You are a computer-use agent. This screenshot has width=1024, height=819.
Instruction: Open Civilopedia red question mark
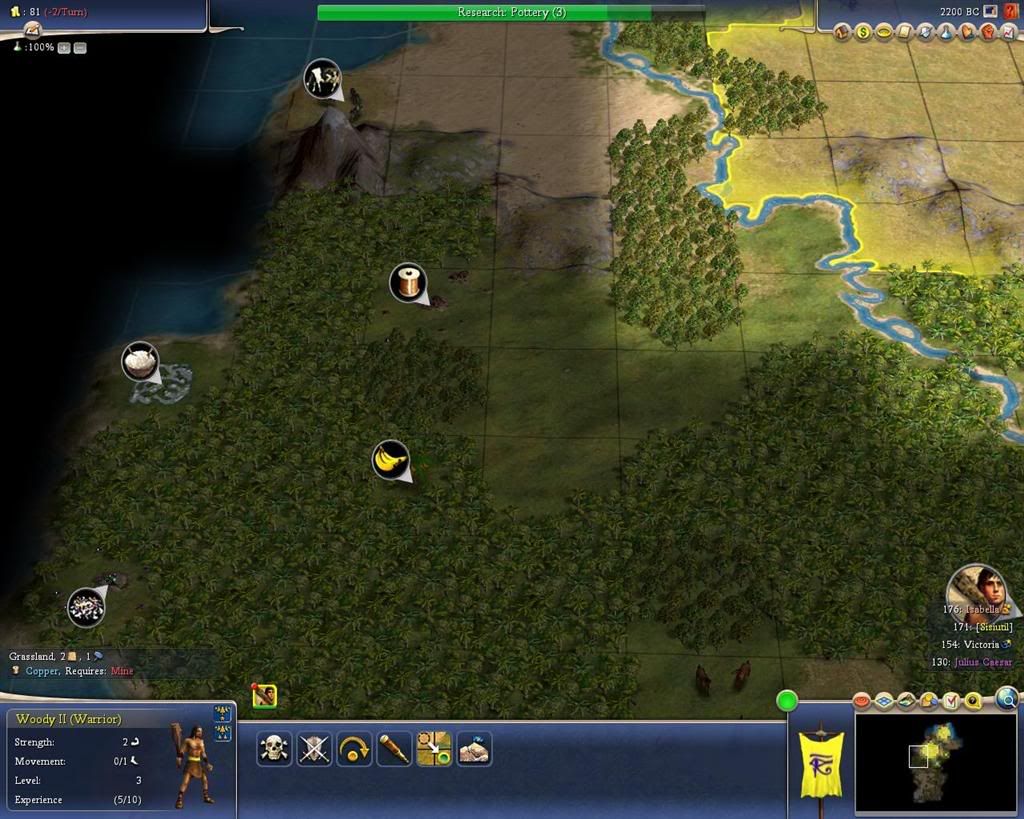[x=1010, y=11]
